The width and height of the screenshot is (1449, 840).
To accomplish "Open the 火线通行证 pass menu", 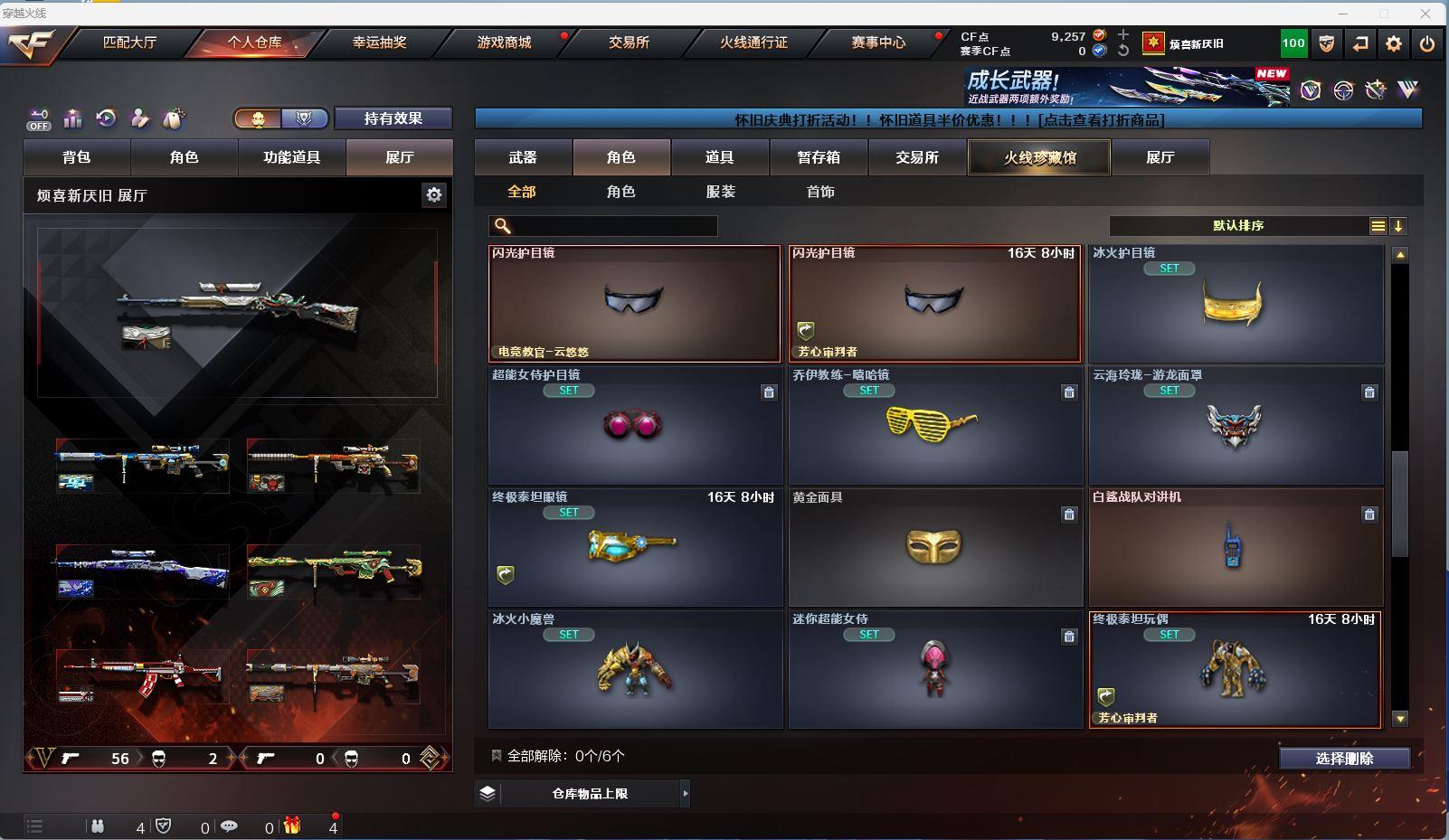I will (753, 42).
